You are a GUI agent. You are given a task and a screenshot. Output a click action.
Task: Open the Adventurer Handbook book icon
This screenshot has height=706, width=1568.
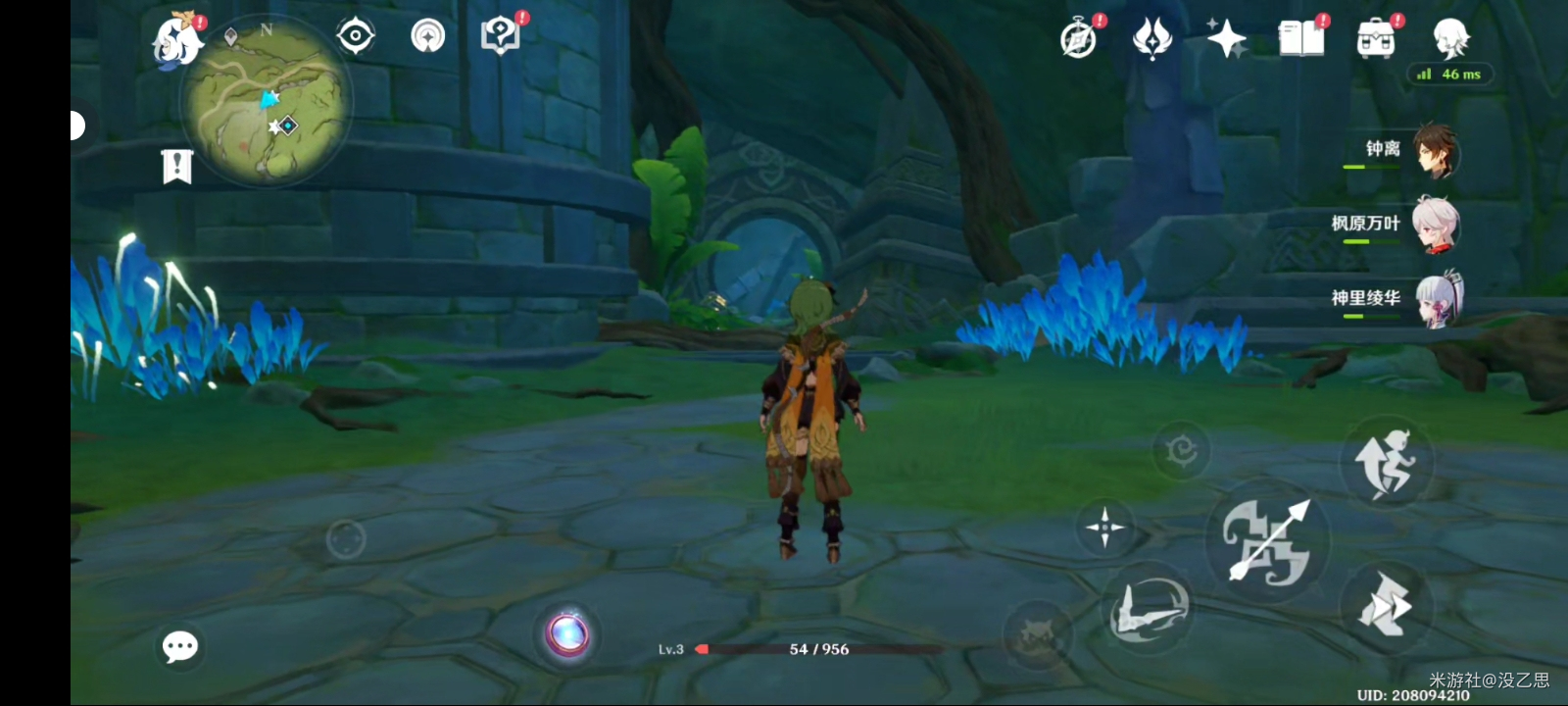(x=1301, y=39)
